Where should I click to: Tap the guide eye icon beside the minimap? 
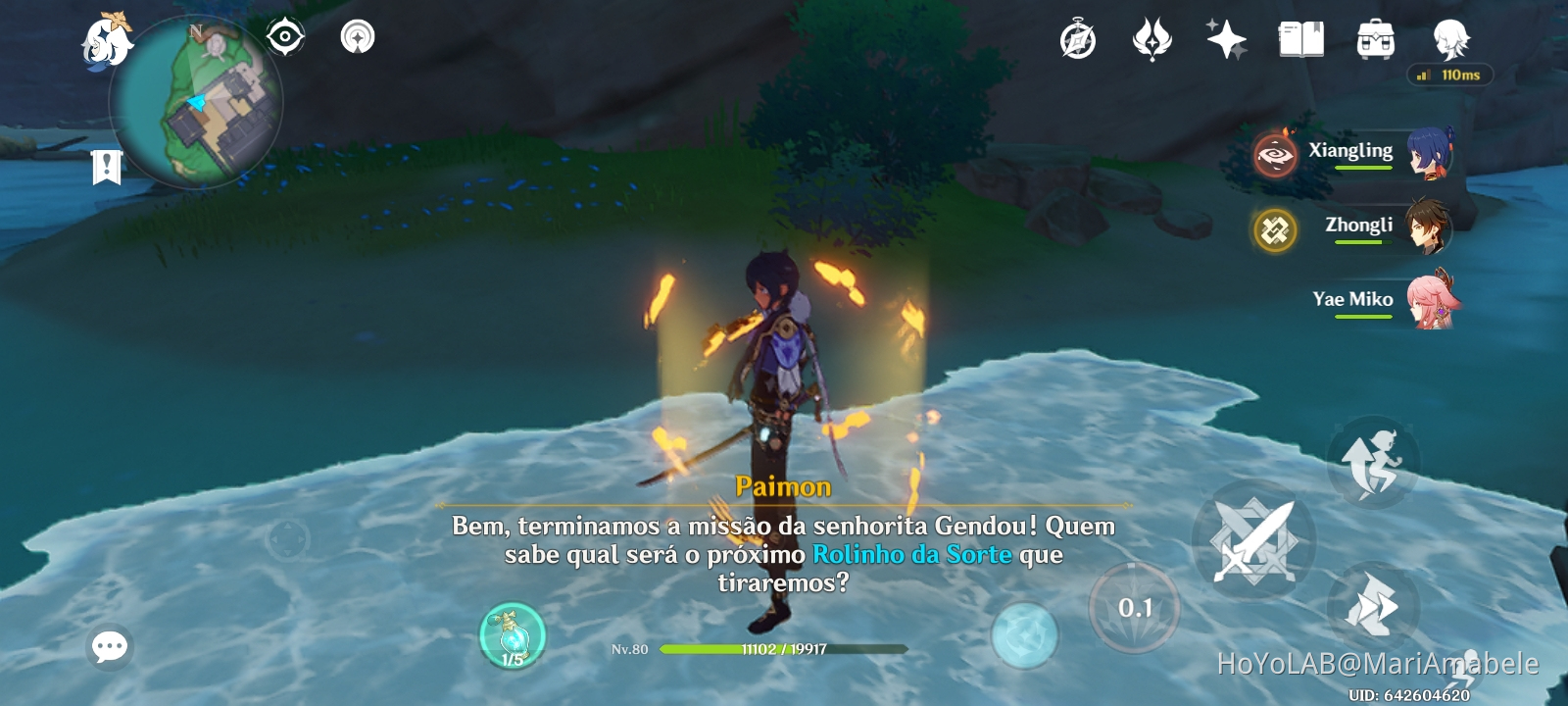point(283,35)
